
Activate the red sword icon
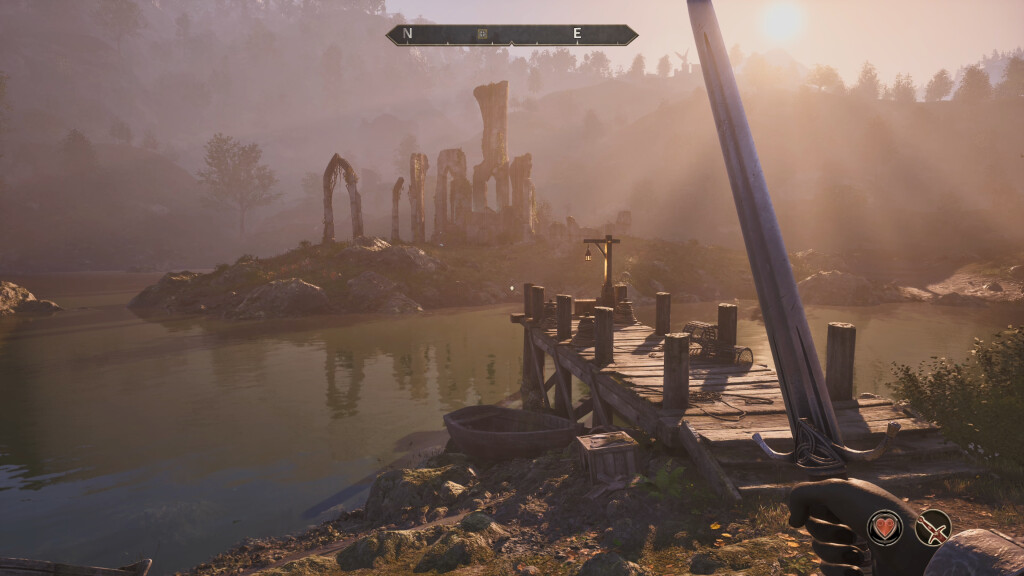[933, 527]
